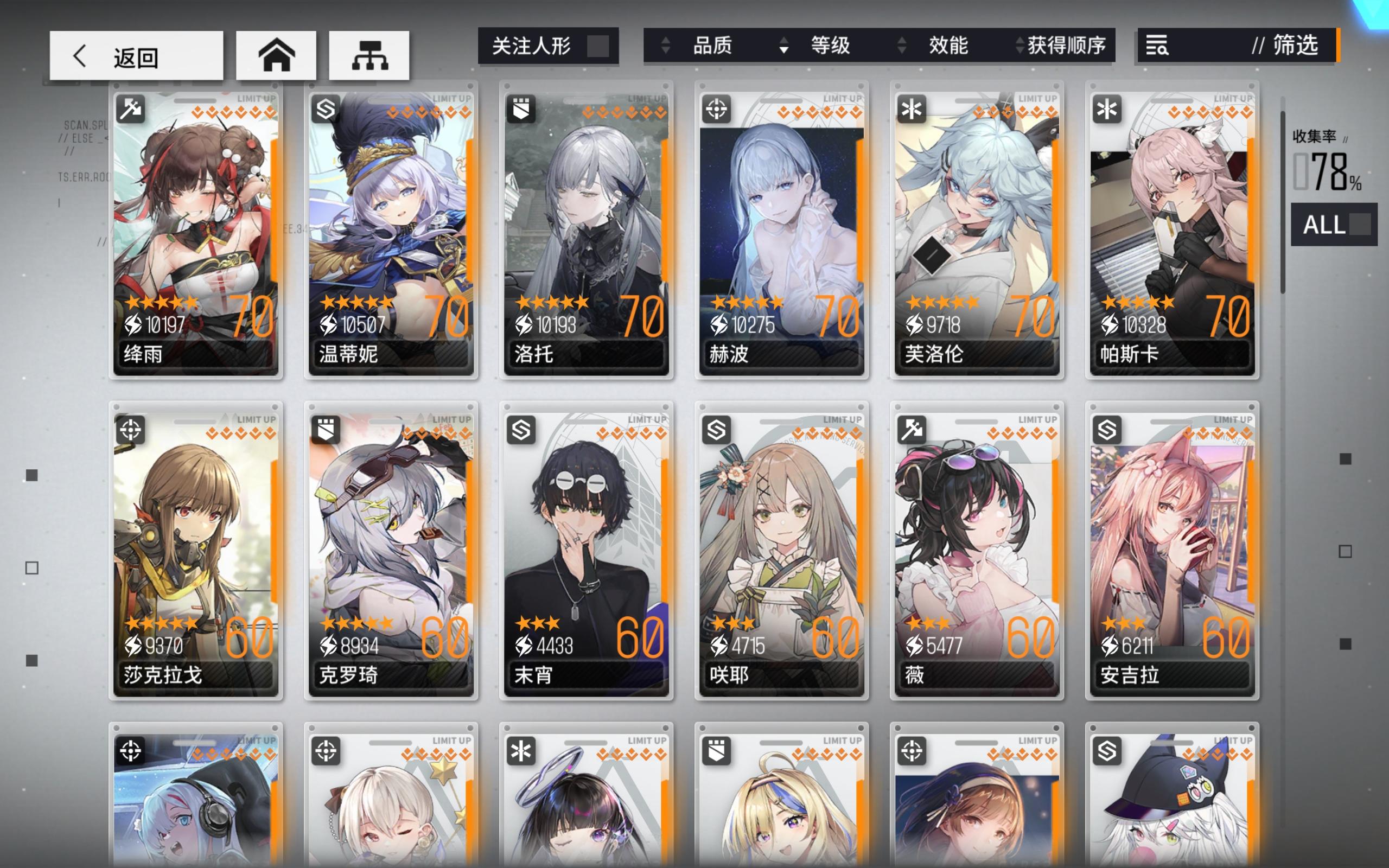Select the warrior class icon on 绛雨's card

pyautogui.click(x=130, y=108)
